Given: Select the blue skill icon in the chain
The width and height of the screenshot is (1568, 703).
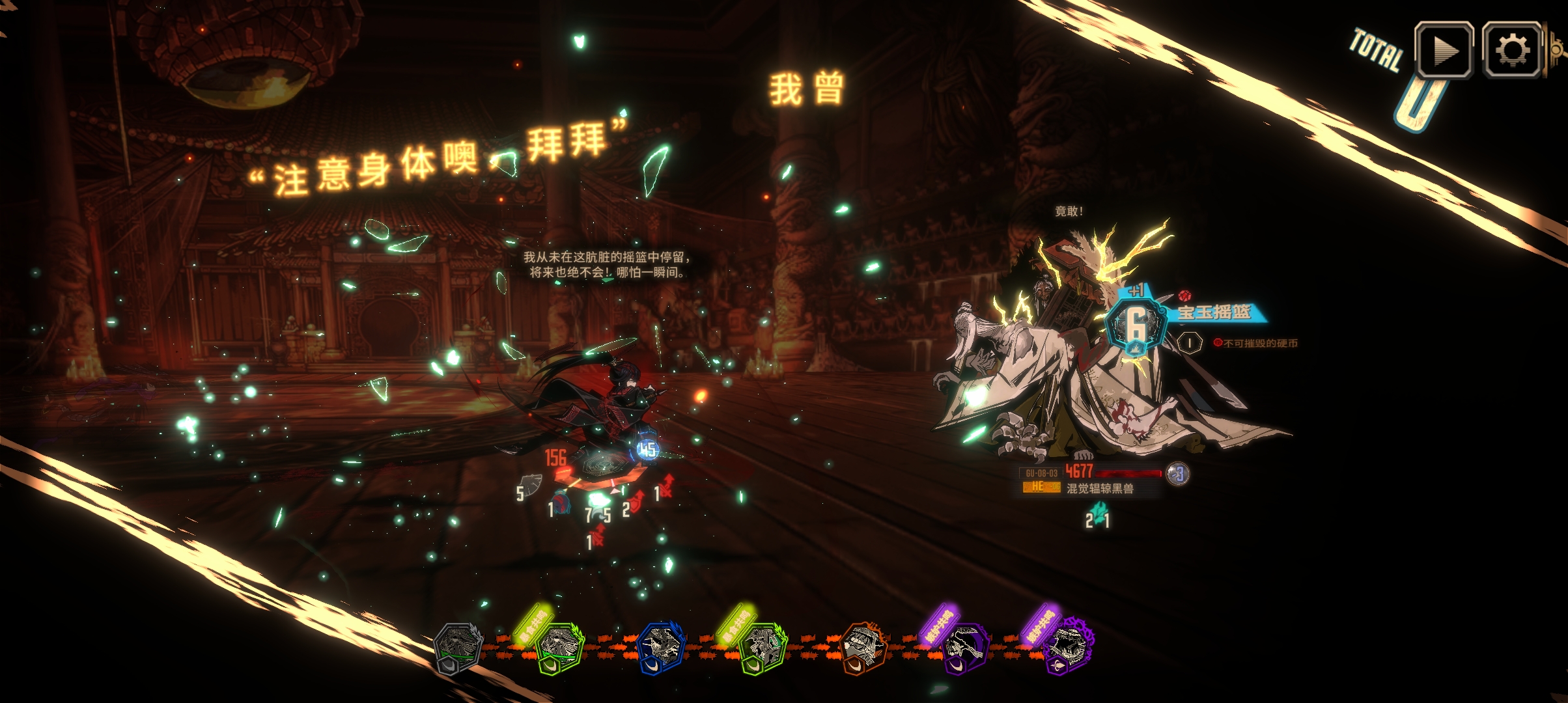Looking at the screenshot, I should point(661,646).
